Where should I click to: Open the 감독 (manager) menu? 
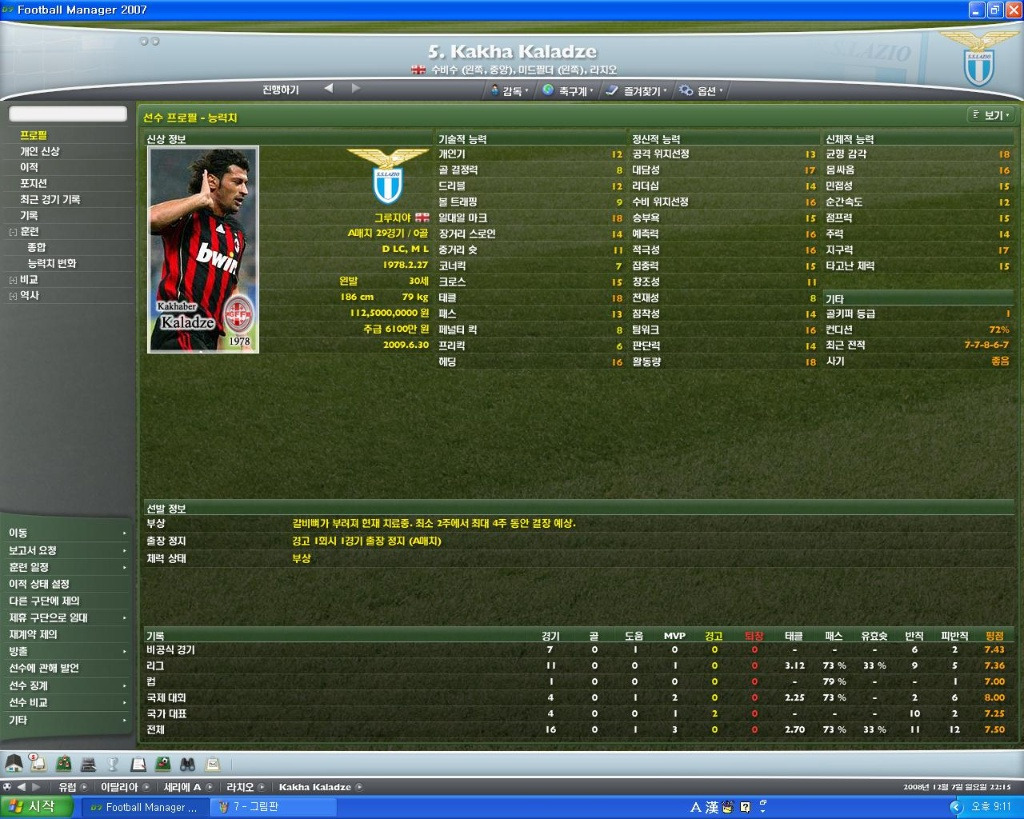509,90
